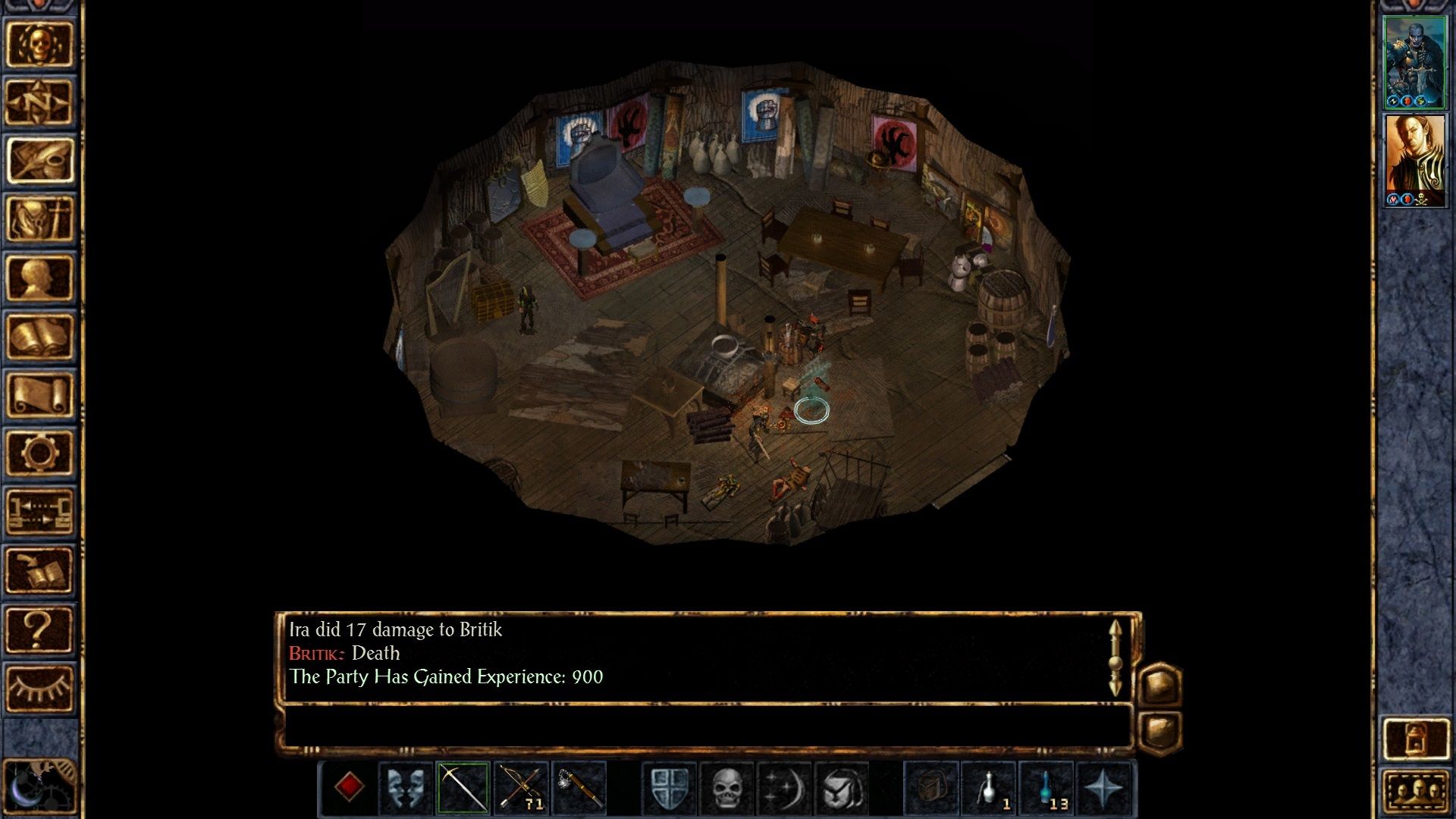Select the whole party with three-heads button

point(1415,792)
